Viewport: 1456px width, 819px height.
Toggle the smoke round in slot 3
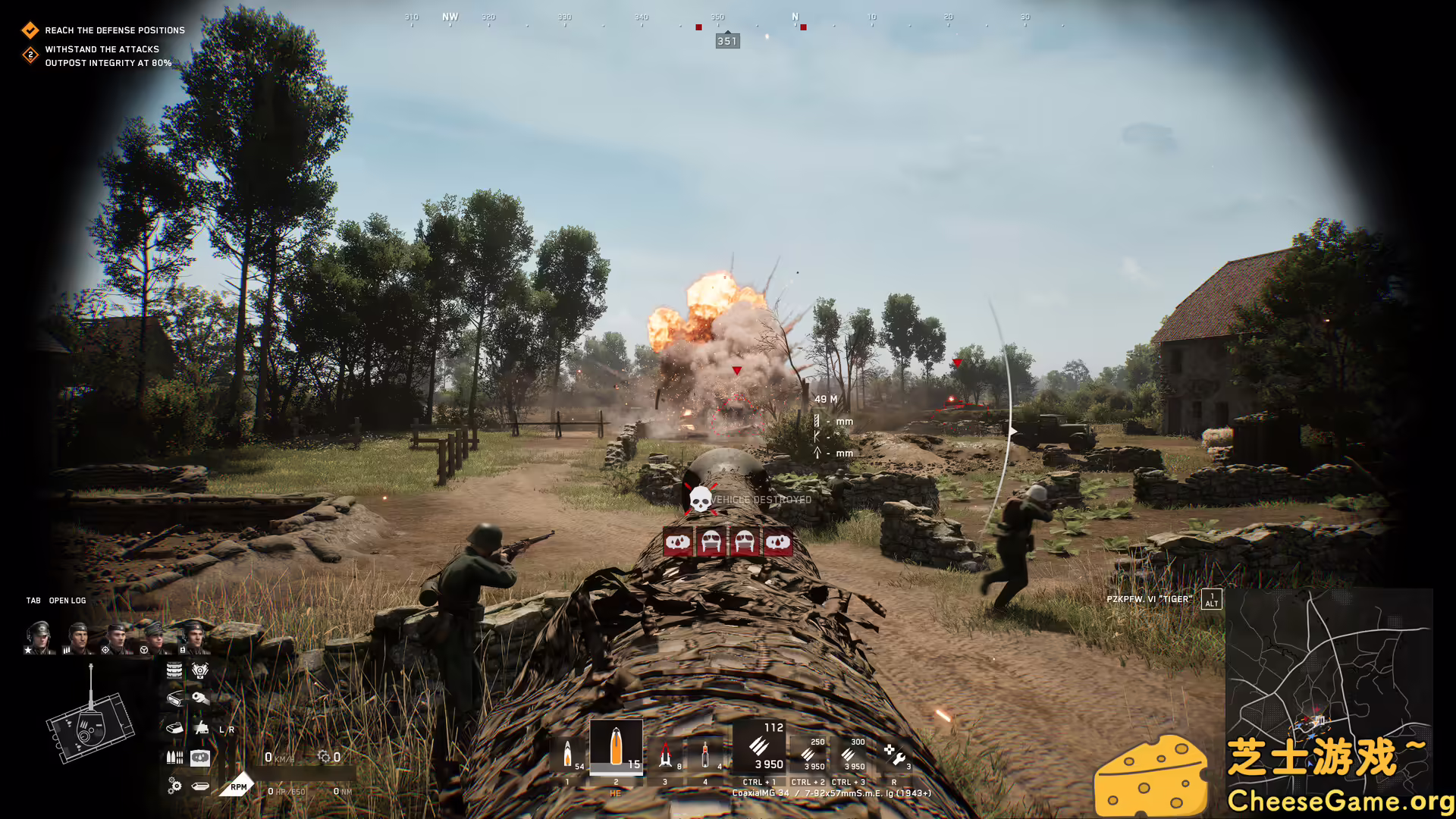coord(664,753)
